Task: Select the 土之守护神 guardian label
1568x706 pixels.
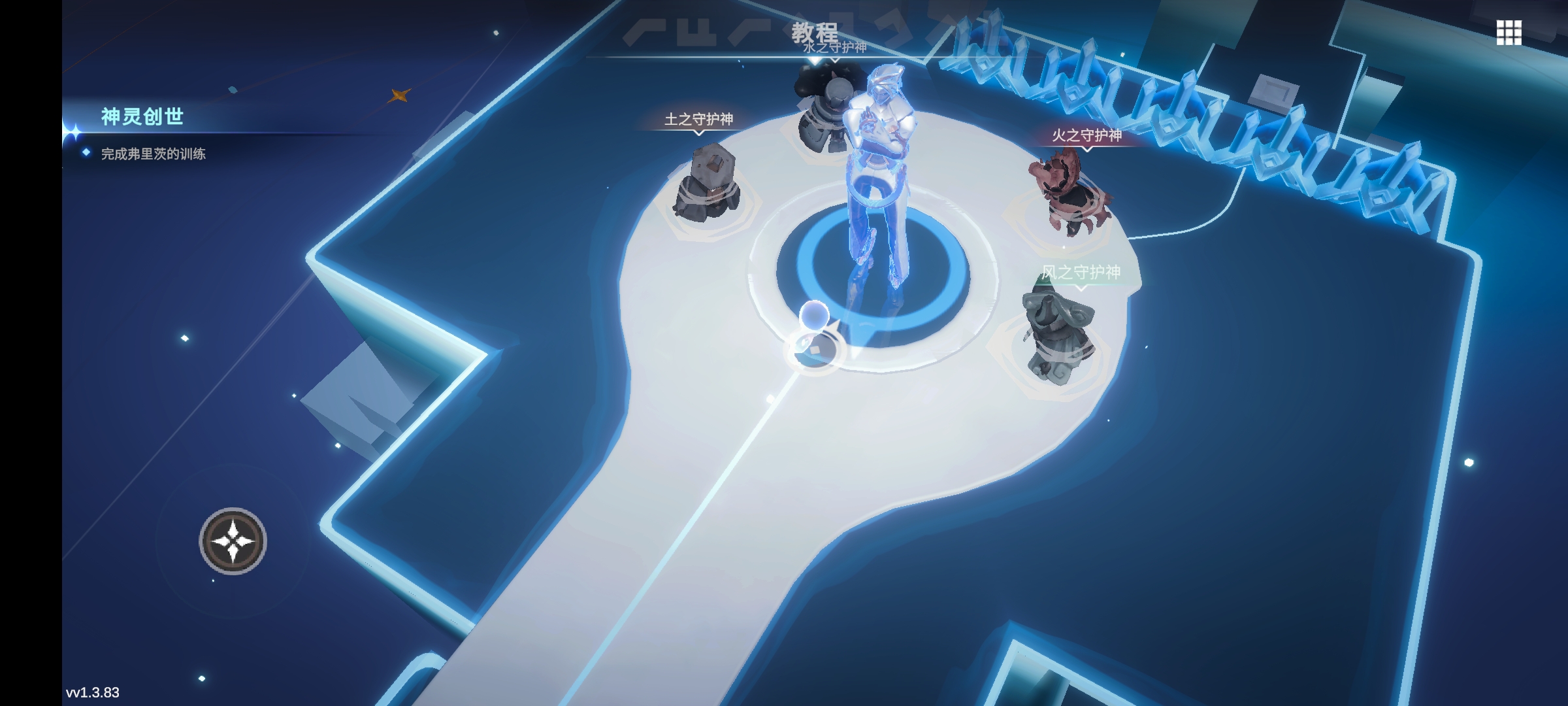Action: (x=698, y=120)
